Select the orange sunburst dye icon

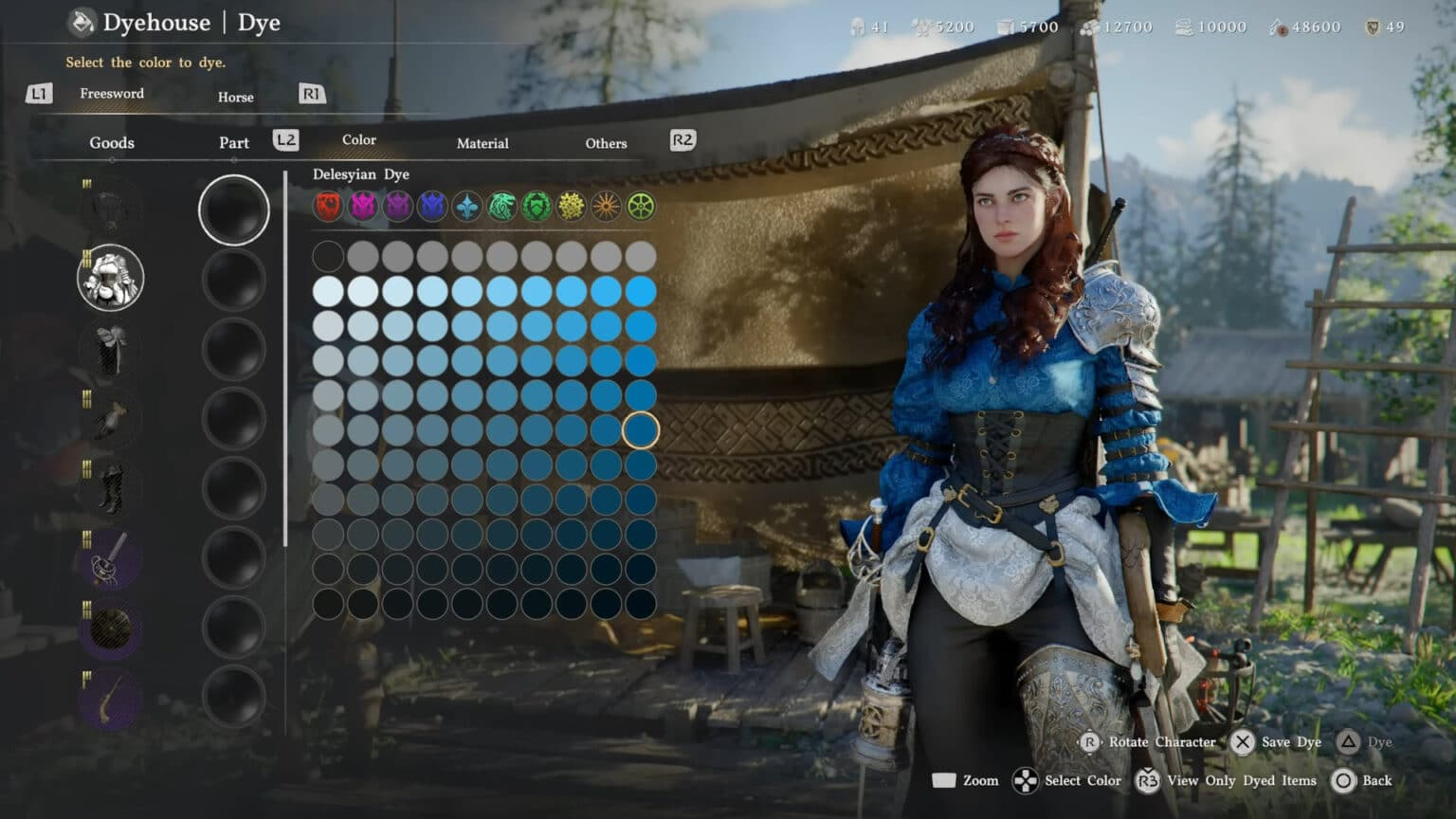pyautogui.click(x=604, y=207)
